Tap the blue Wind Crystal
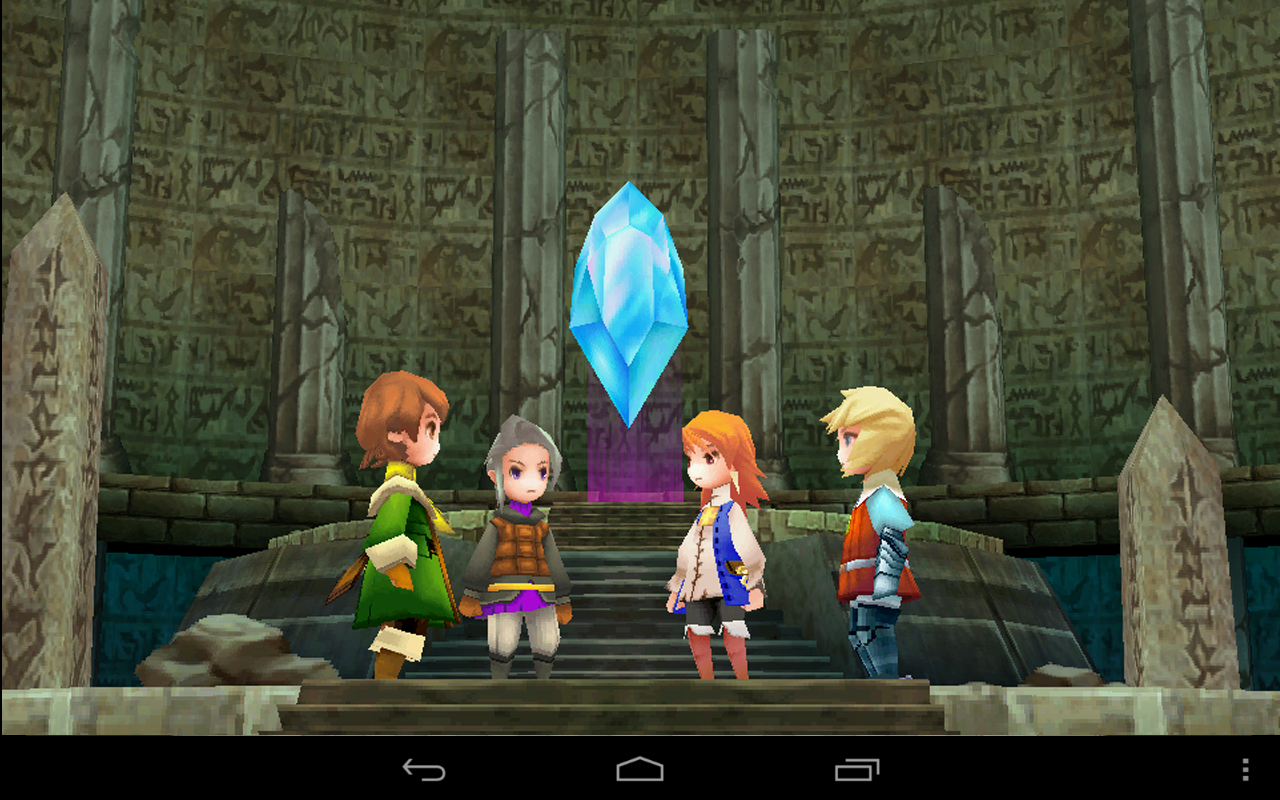This screenshot has width=1280, height=800. point(628,300)
